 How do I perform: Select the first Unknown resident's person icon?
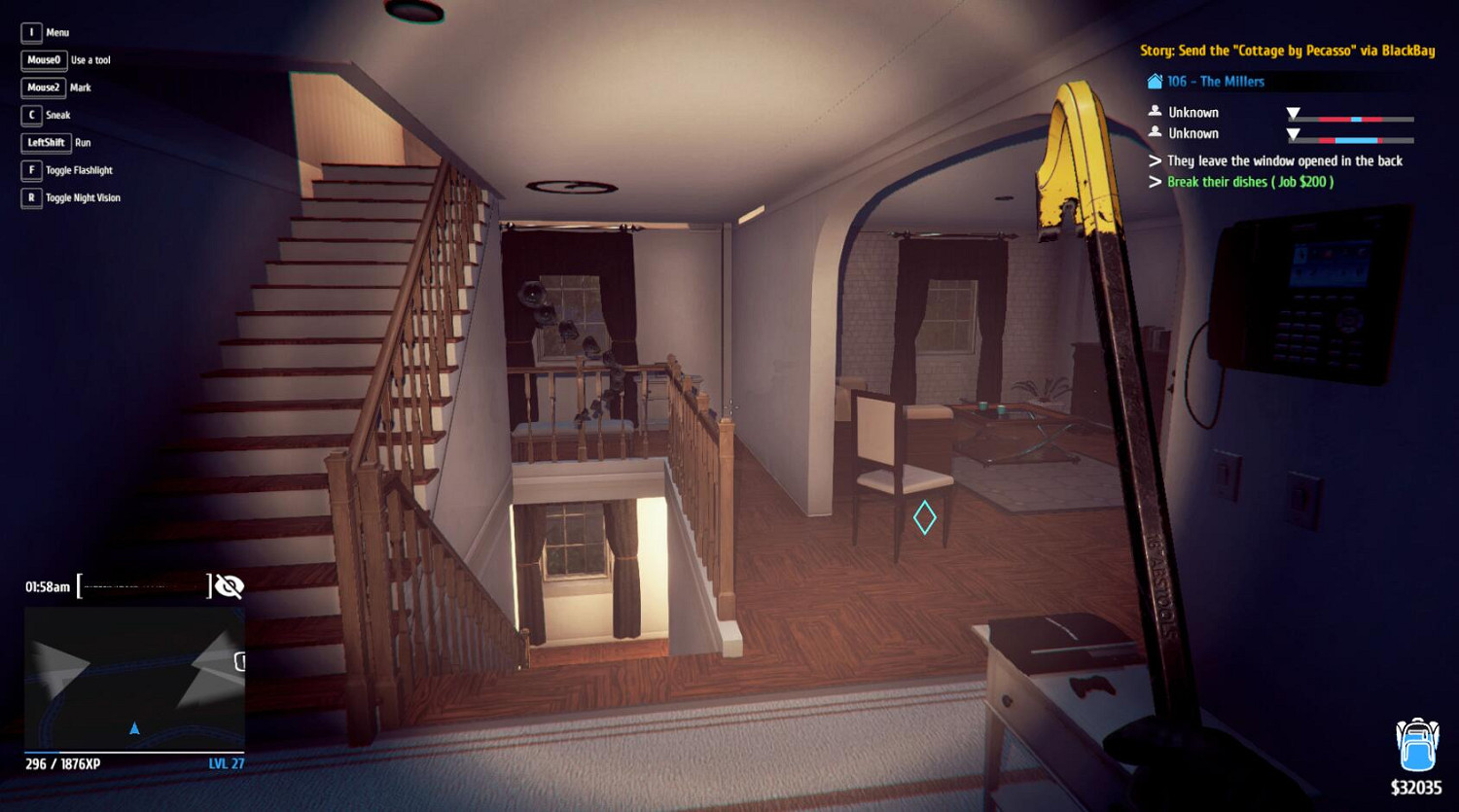(x=1156, y=111)
